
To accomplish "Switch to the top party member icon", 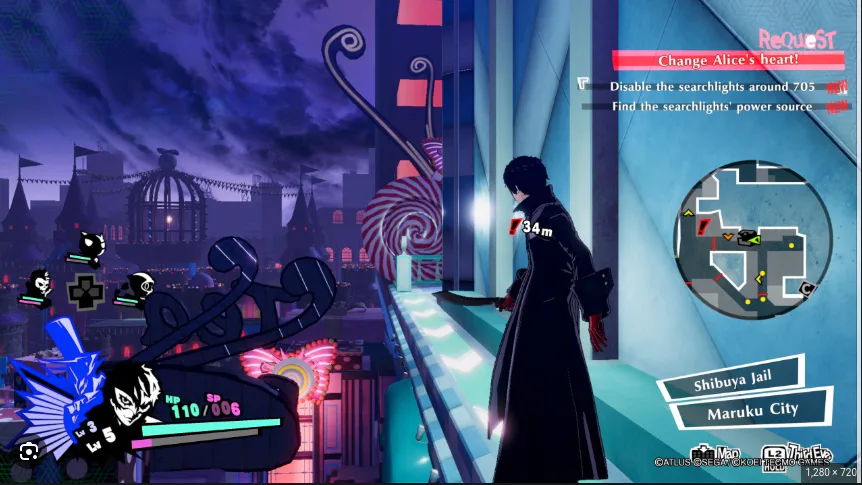I will (92, 245).
